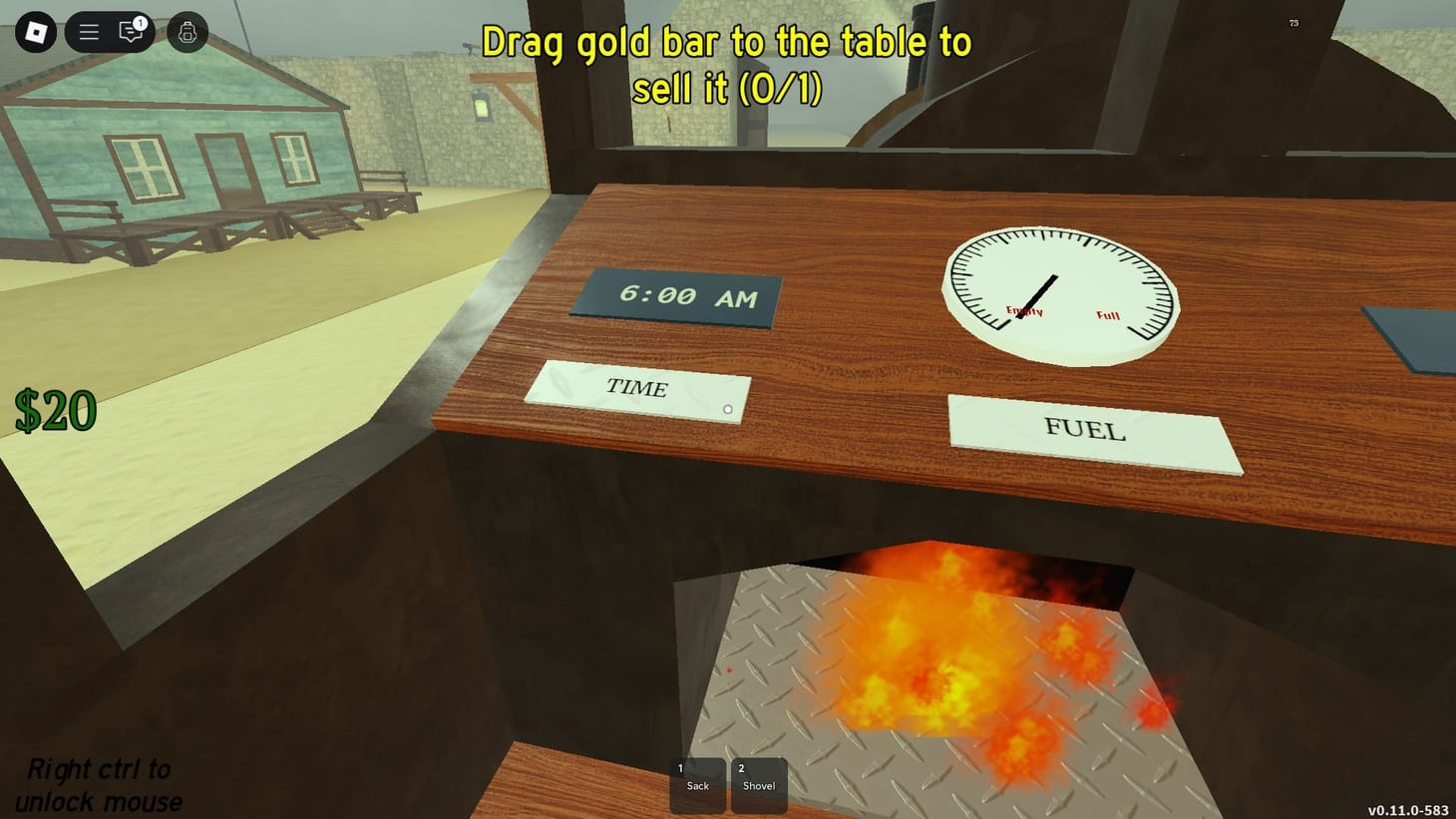
Task: Click the 'Right ctrl to unlock mouse' hint
Action: 100,784
